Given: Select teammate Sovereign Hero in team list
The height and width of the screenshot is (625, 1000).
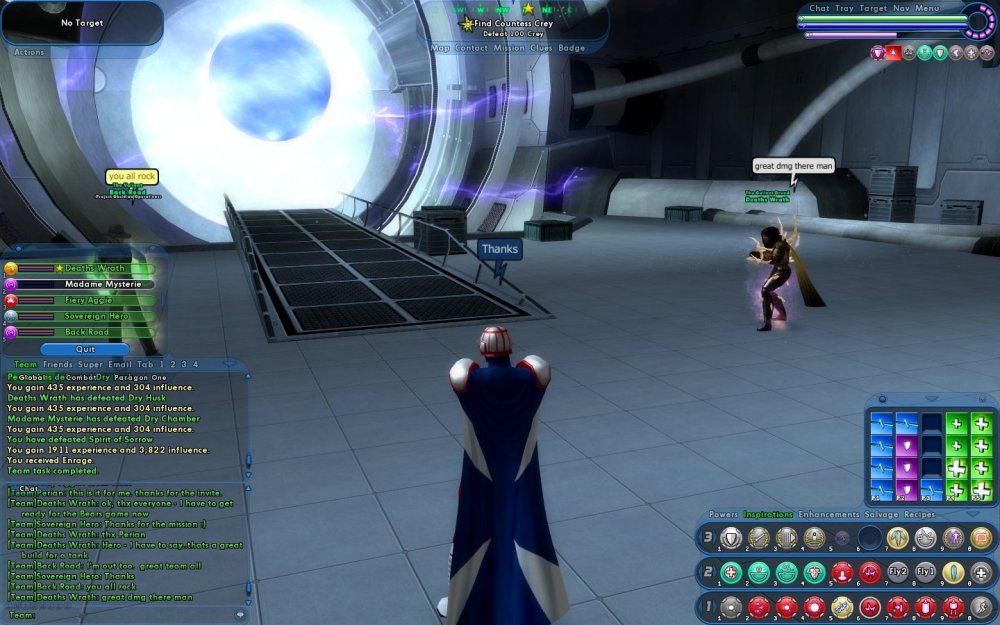Looking at the screenshot, I should click(x=95, y=316).
